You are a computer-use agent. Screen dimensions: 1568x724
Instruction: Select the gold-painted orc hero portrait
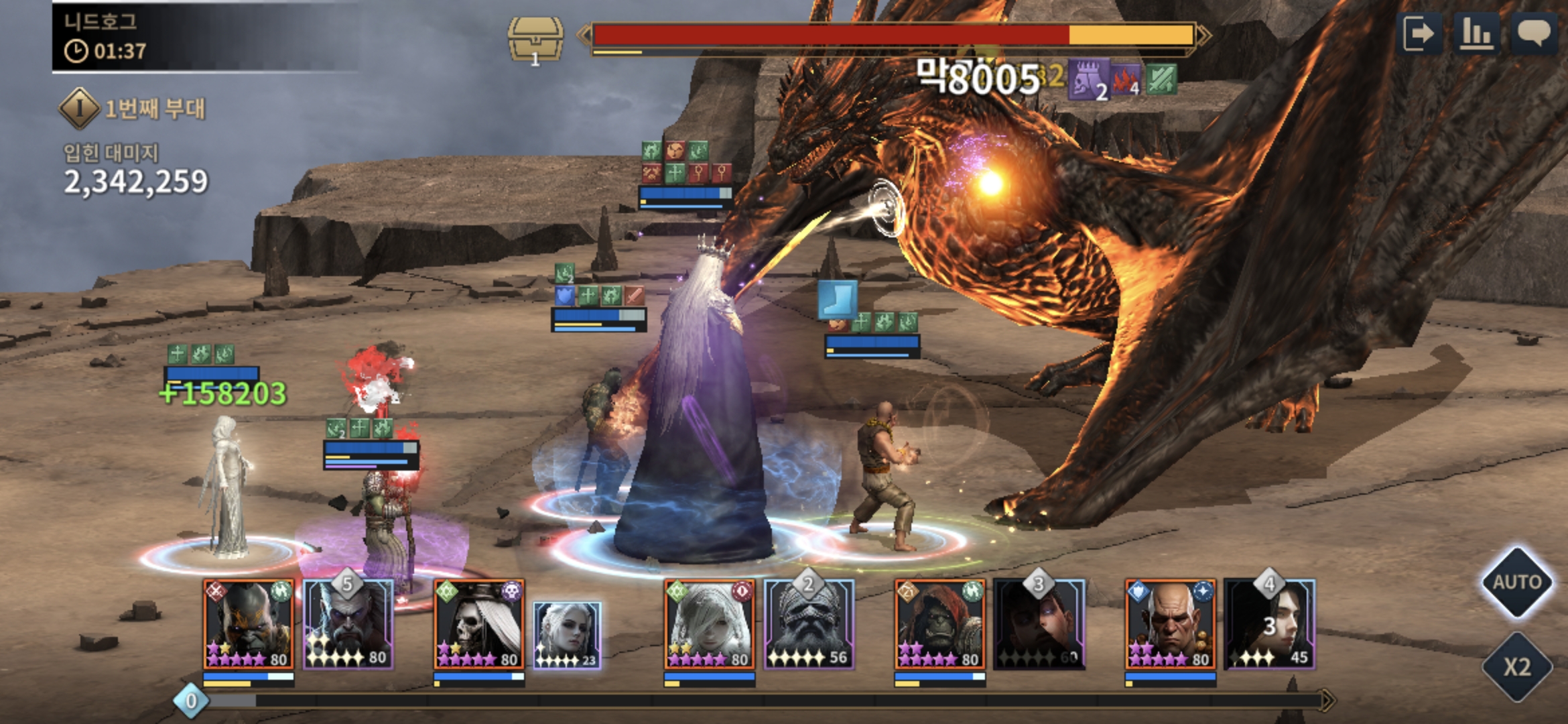[249, 625]
